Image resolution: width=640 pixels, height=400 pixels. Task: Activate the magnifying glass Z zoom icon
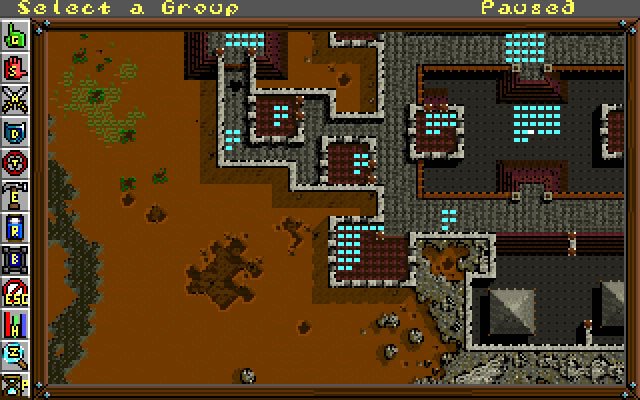[17, 352]
